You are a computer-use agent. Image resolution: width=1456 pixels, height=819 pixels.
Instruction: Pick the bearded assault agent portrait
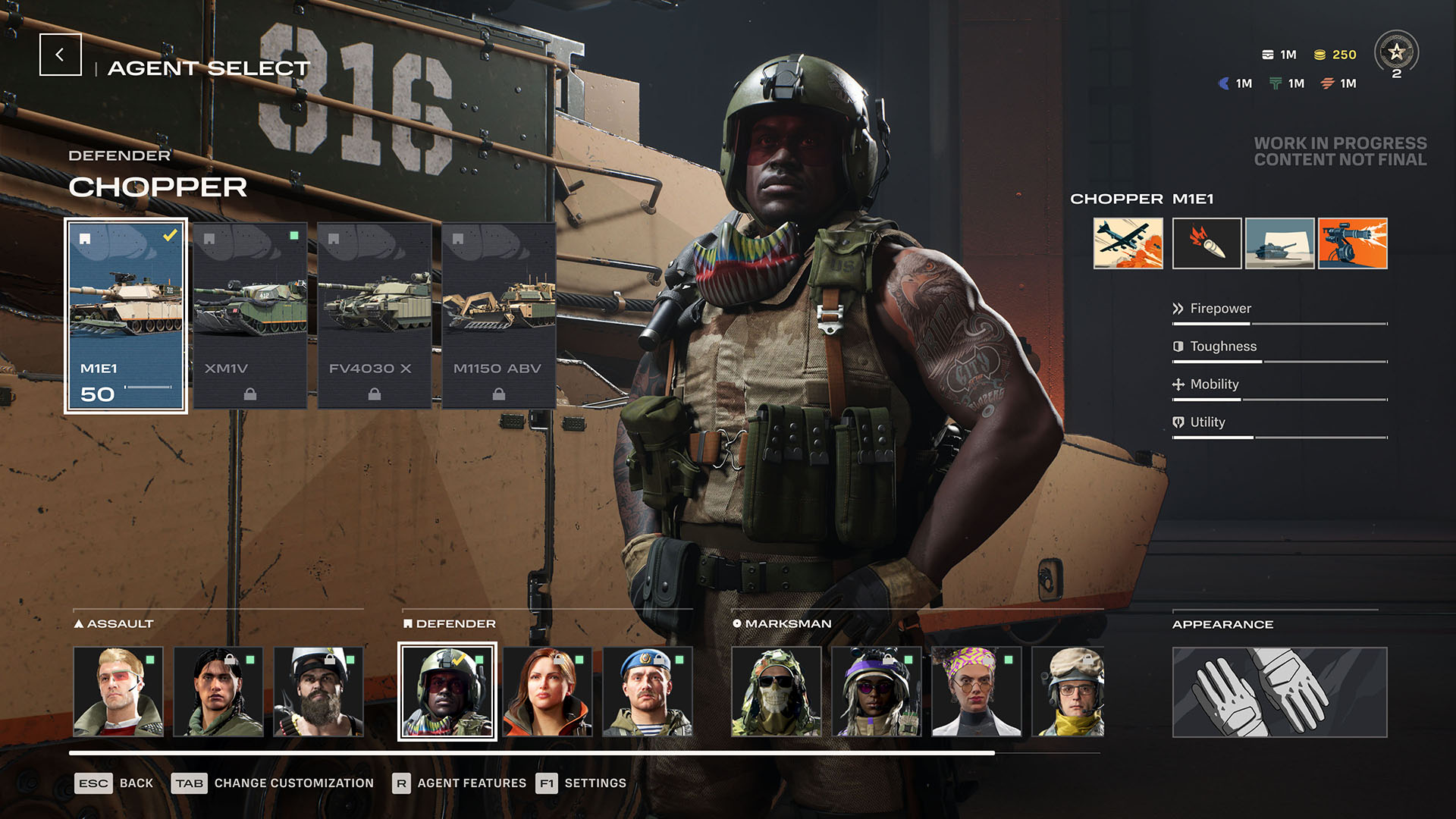point(318,692)
